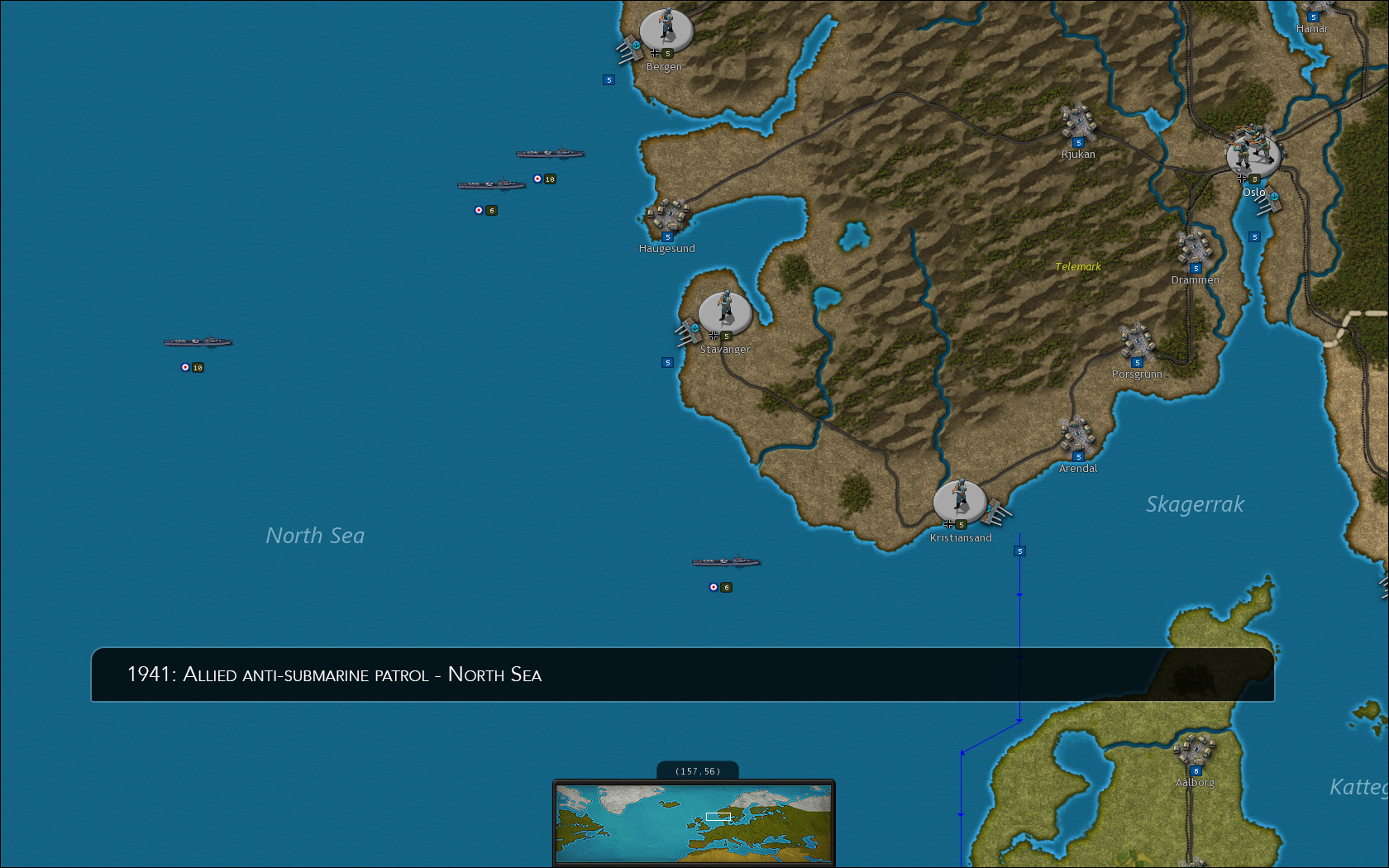Select the lone destroyer in the western North Sea
The height and width of the screenshot is (868, 1389).
pyautogui.click(x=200, y=341)
